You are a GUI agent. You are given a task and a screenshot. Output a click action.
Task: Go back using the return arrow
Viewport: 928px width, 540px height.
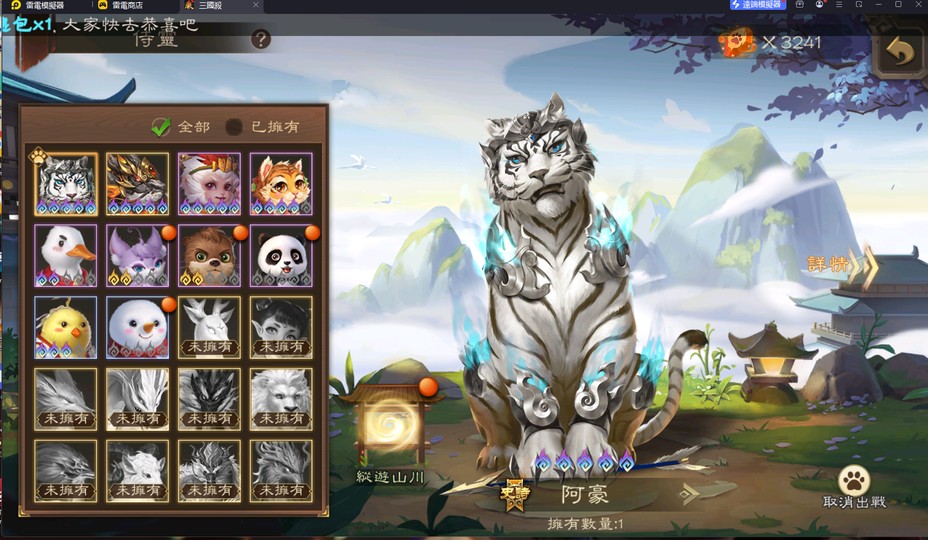(x=899, y=51)
